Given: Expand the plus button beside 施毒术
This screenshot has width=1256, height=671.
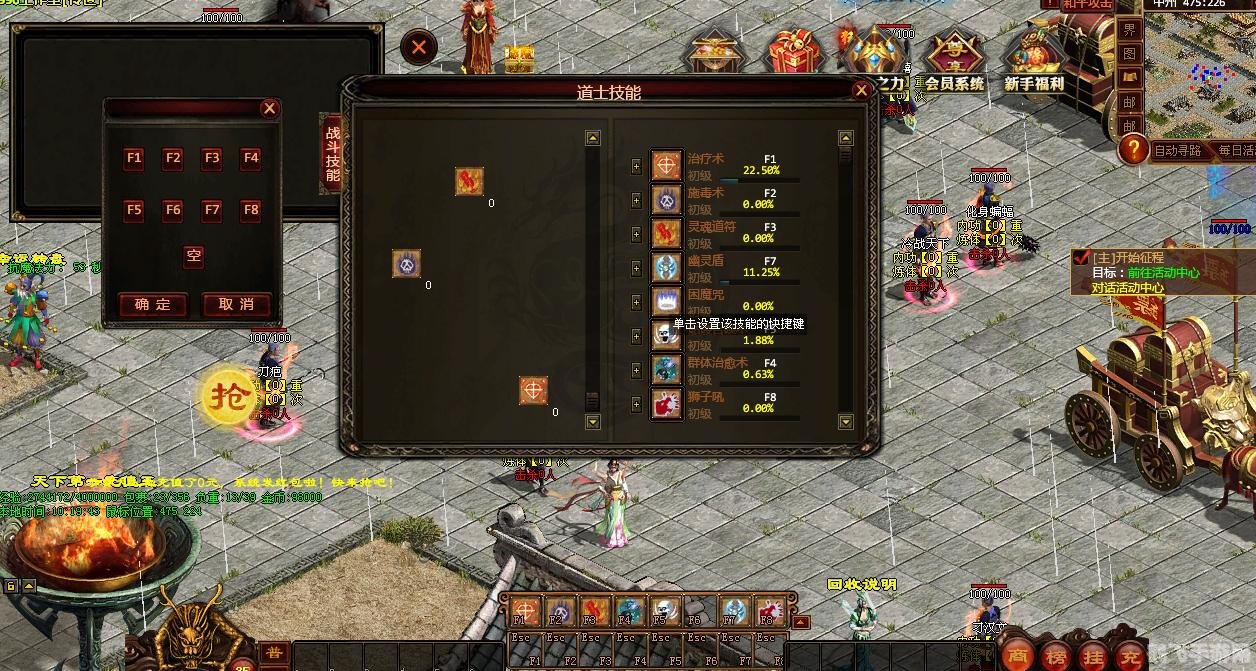Looking at the screenshot, I should click(x=637, y=200).
